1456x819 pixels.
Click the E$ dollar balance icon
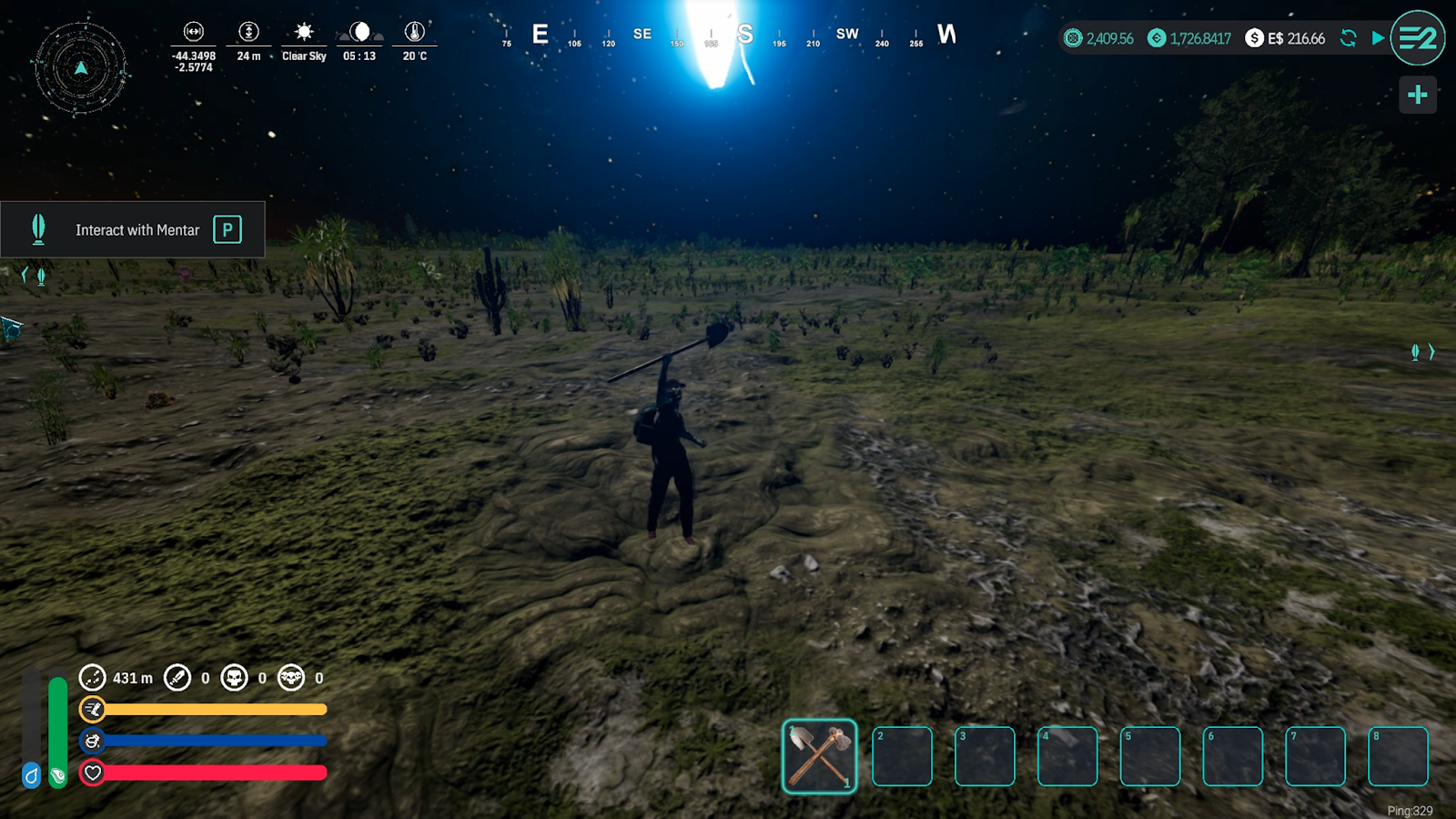pyautogui.click(x=1254, y=38)
